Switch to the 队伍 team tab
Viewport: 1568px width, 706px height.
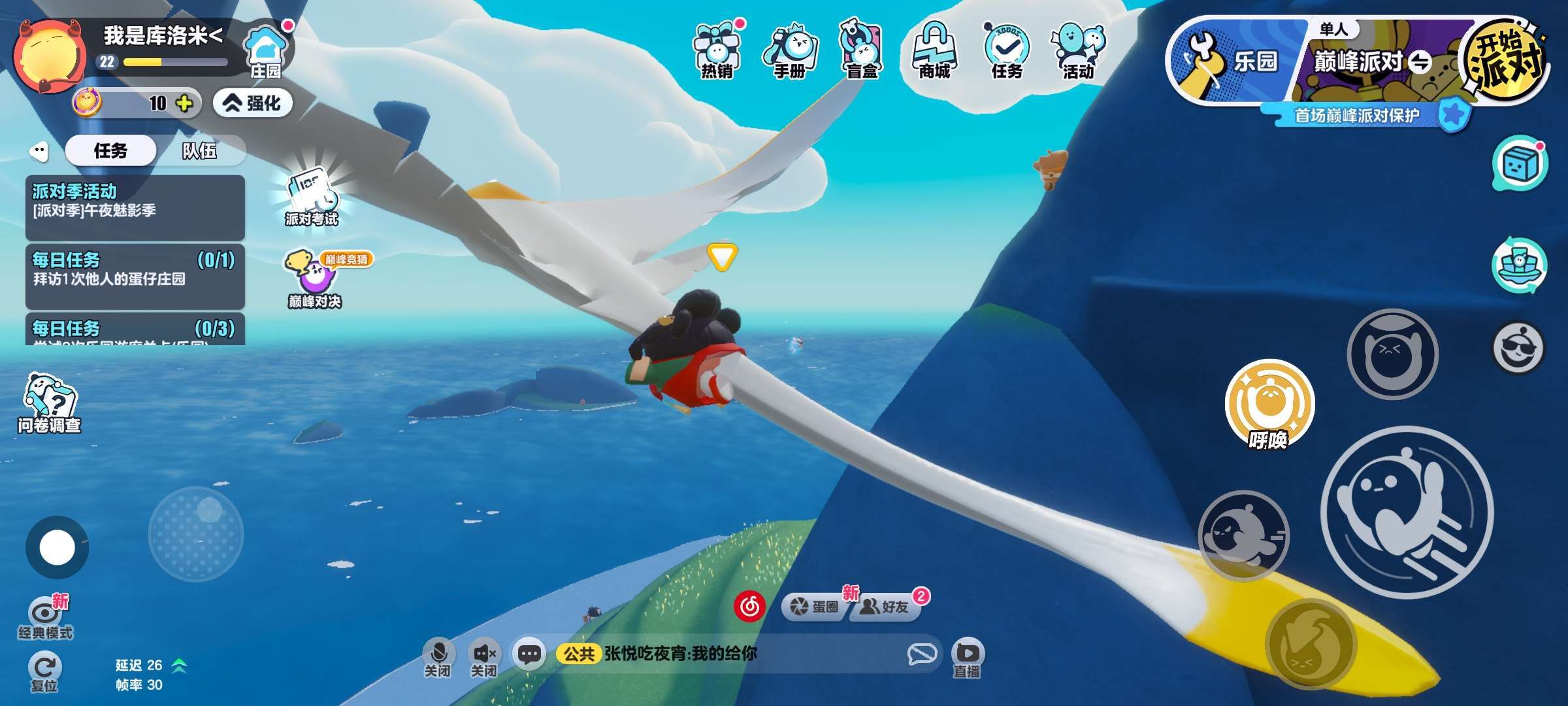point(199,151)
